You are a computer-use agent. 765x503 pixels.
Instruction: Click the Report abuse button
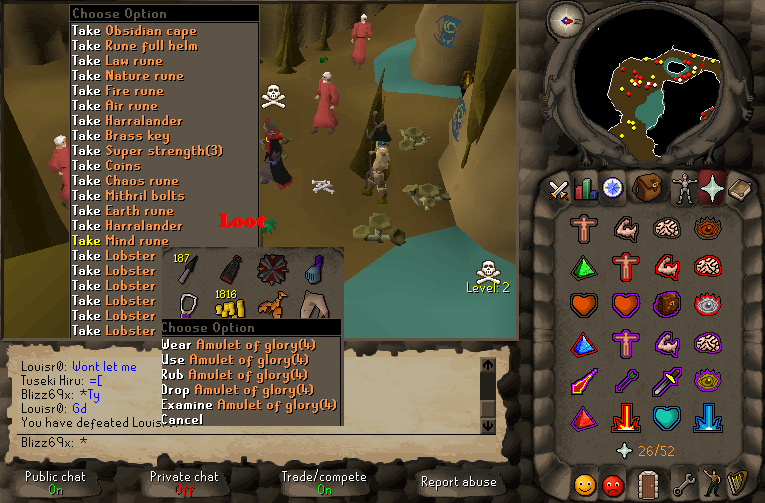coord(458,482)
